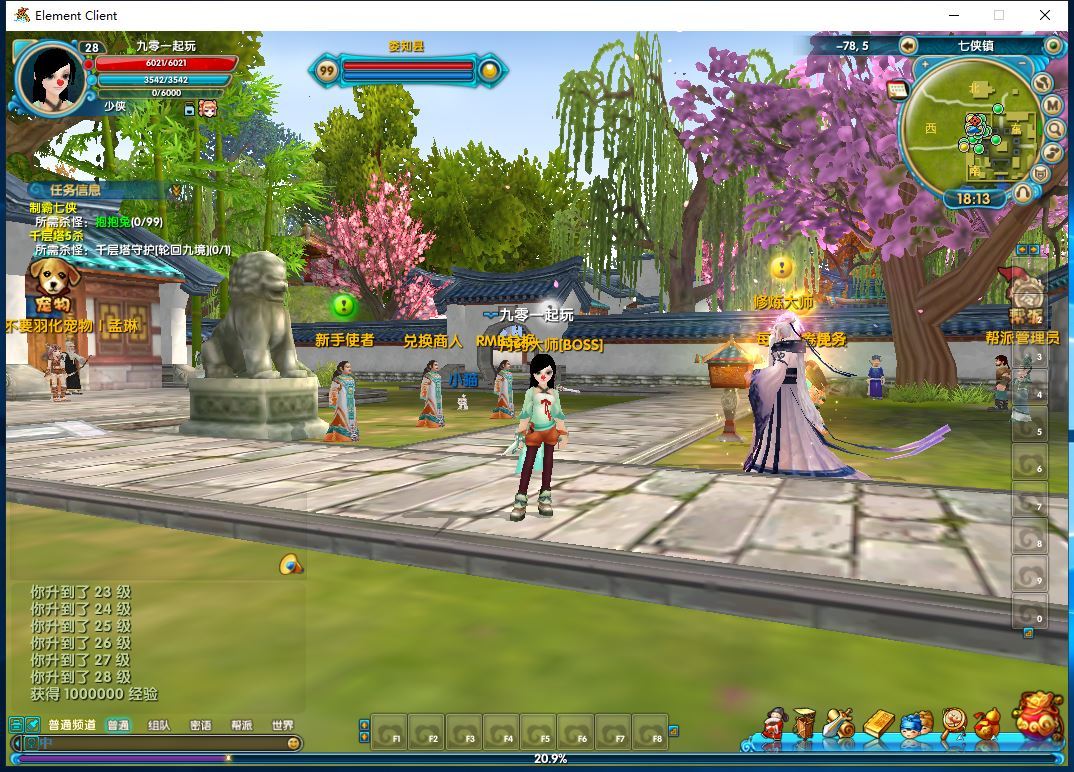Click the headphones button below minimap
The height and width of the screenshot is (772, 1074).
(x=1023, y=192)
